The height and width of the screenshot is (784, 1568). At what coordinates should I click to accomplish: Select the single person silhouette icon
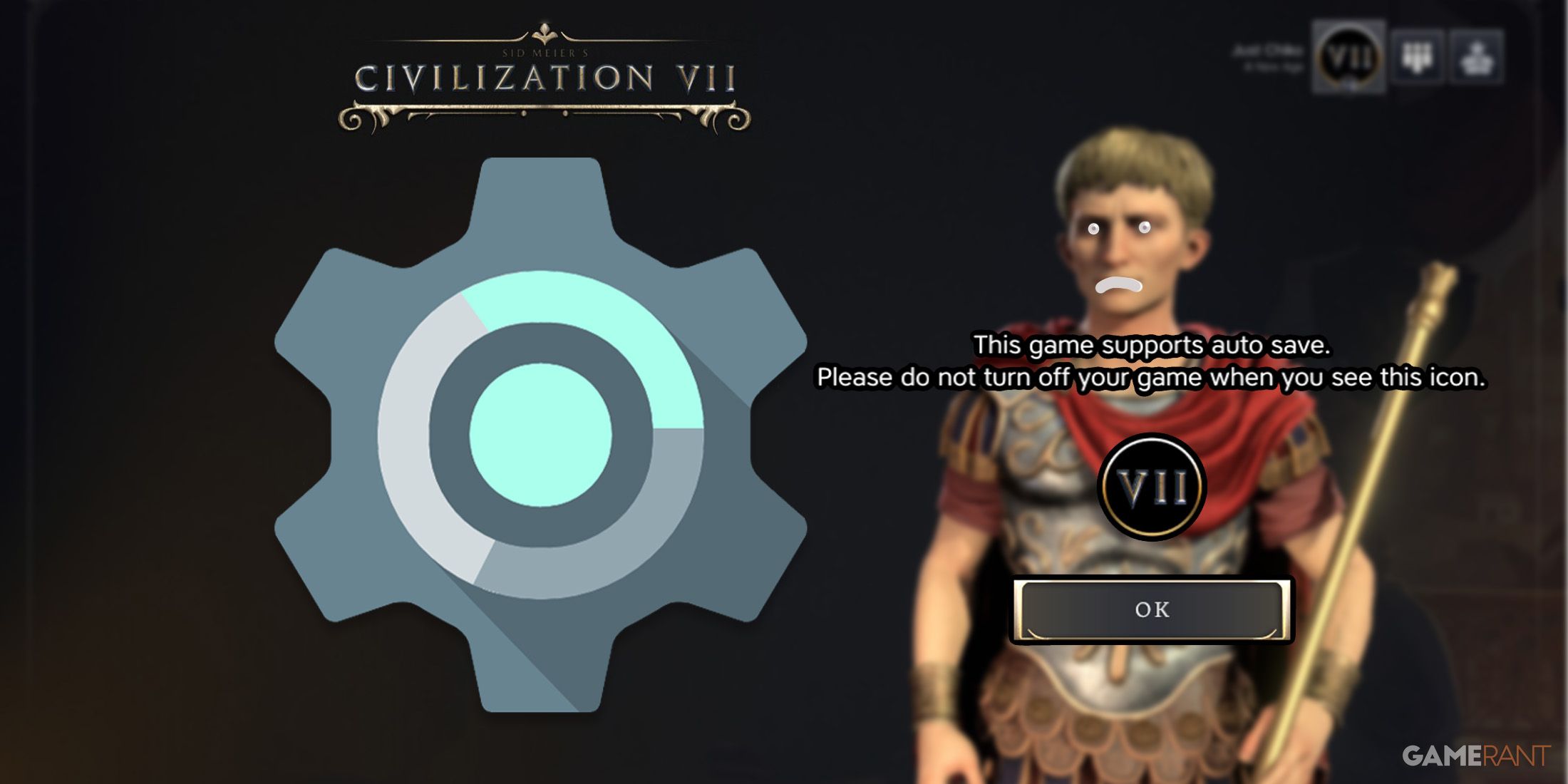1476,57
